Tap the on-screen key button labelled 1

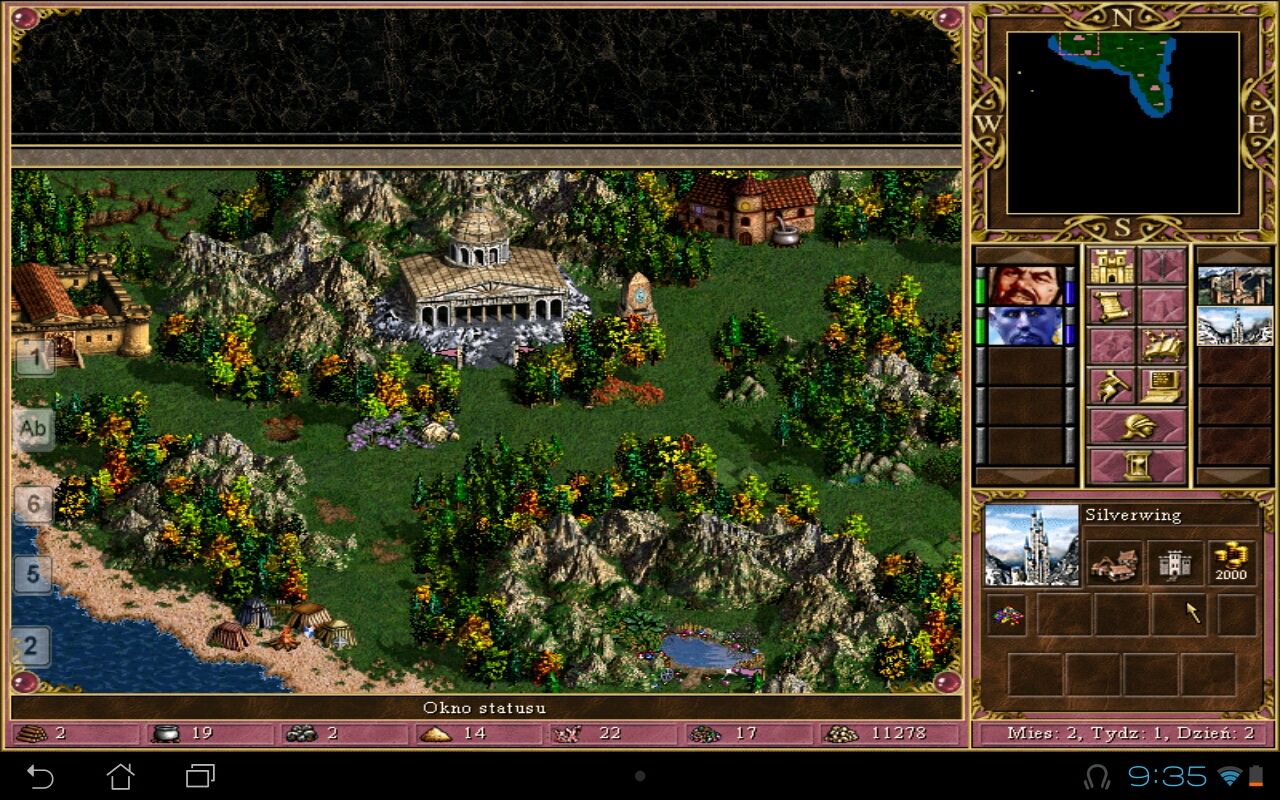tap(33, 357)
